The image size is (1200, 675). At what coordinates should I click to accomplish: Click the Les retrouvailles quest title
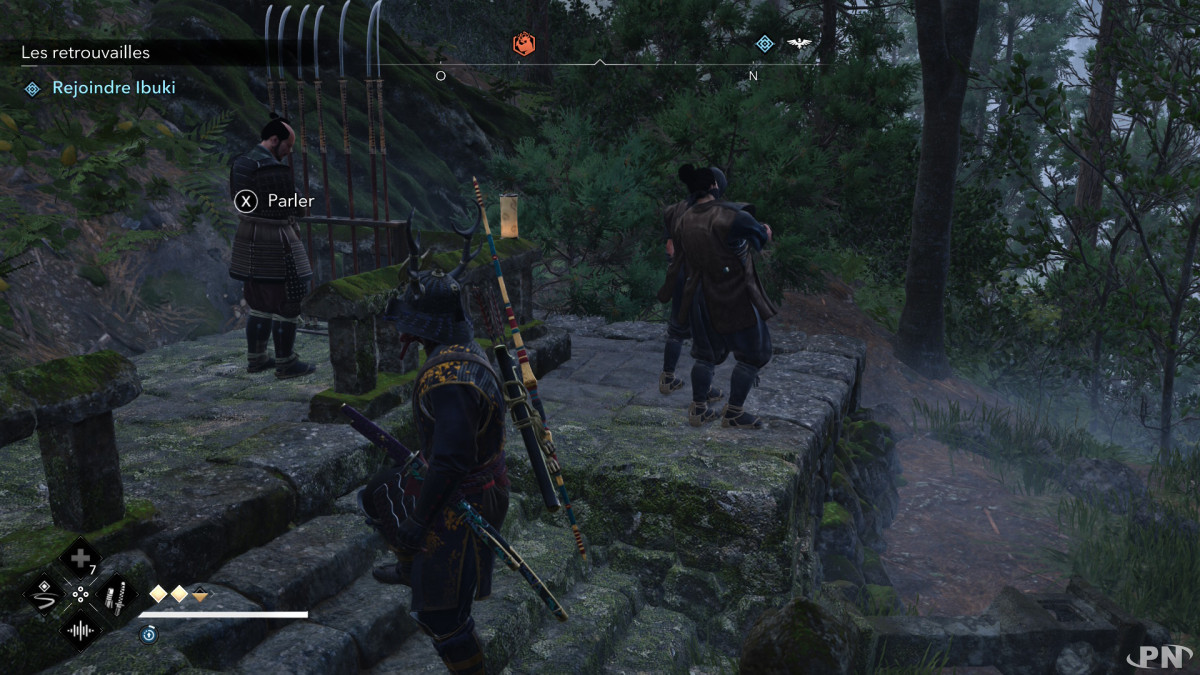tap(86, 52)
